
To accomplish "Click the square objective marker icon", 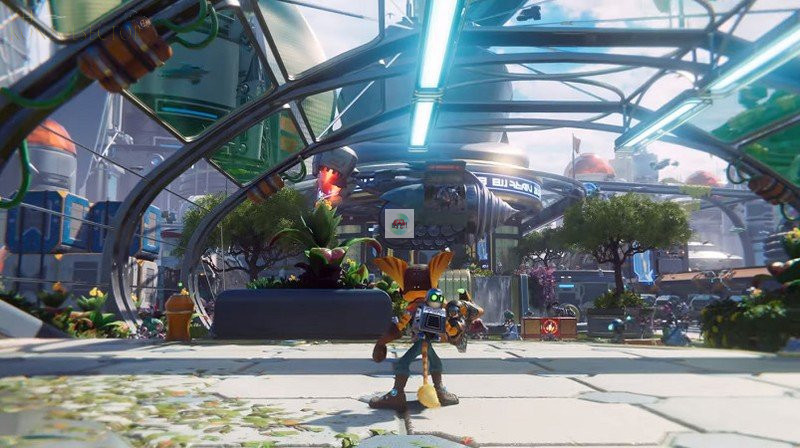I will 399,223.
